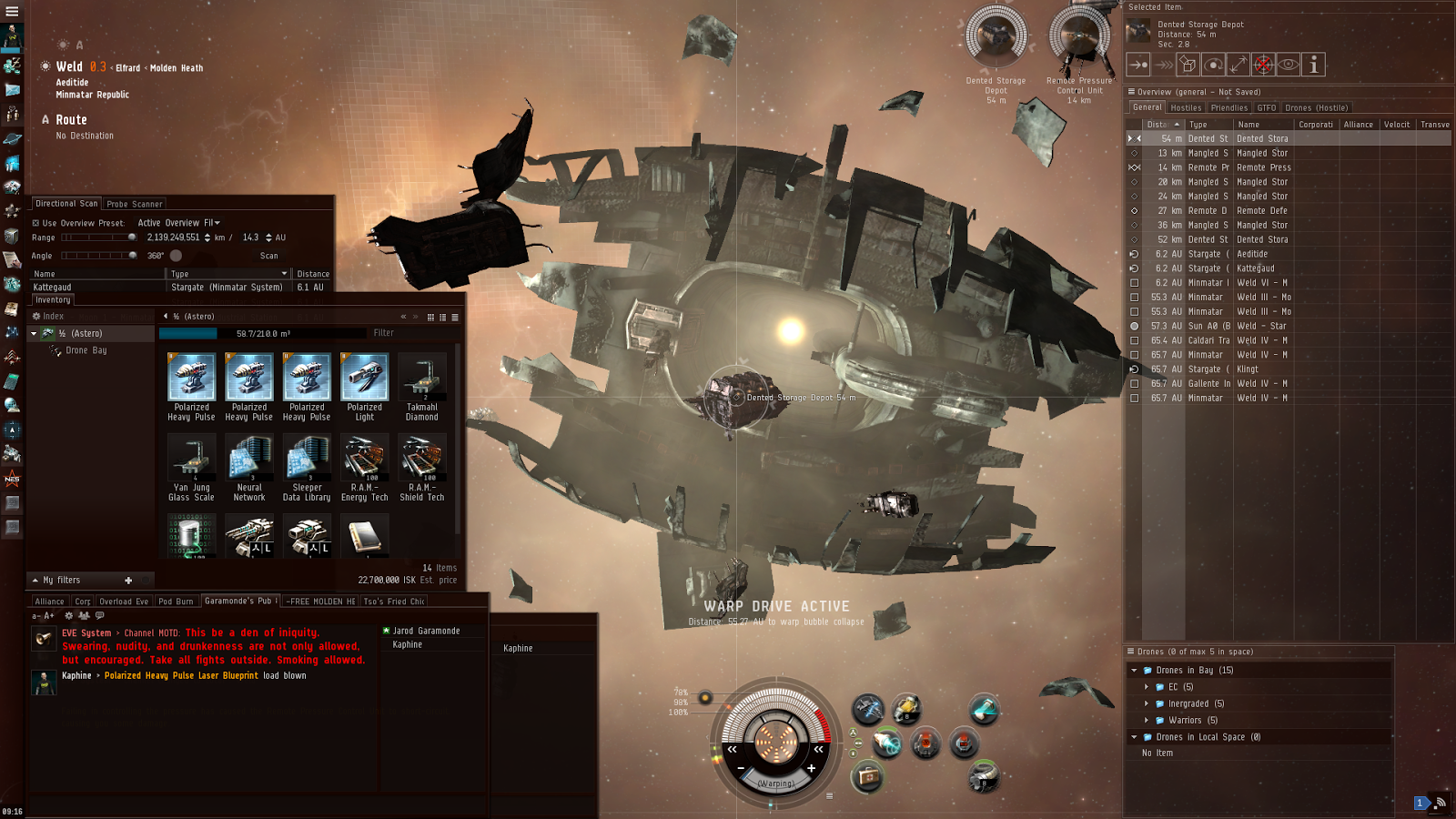
Task: Run the directional Scan
Action: (x=268, y=256)
